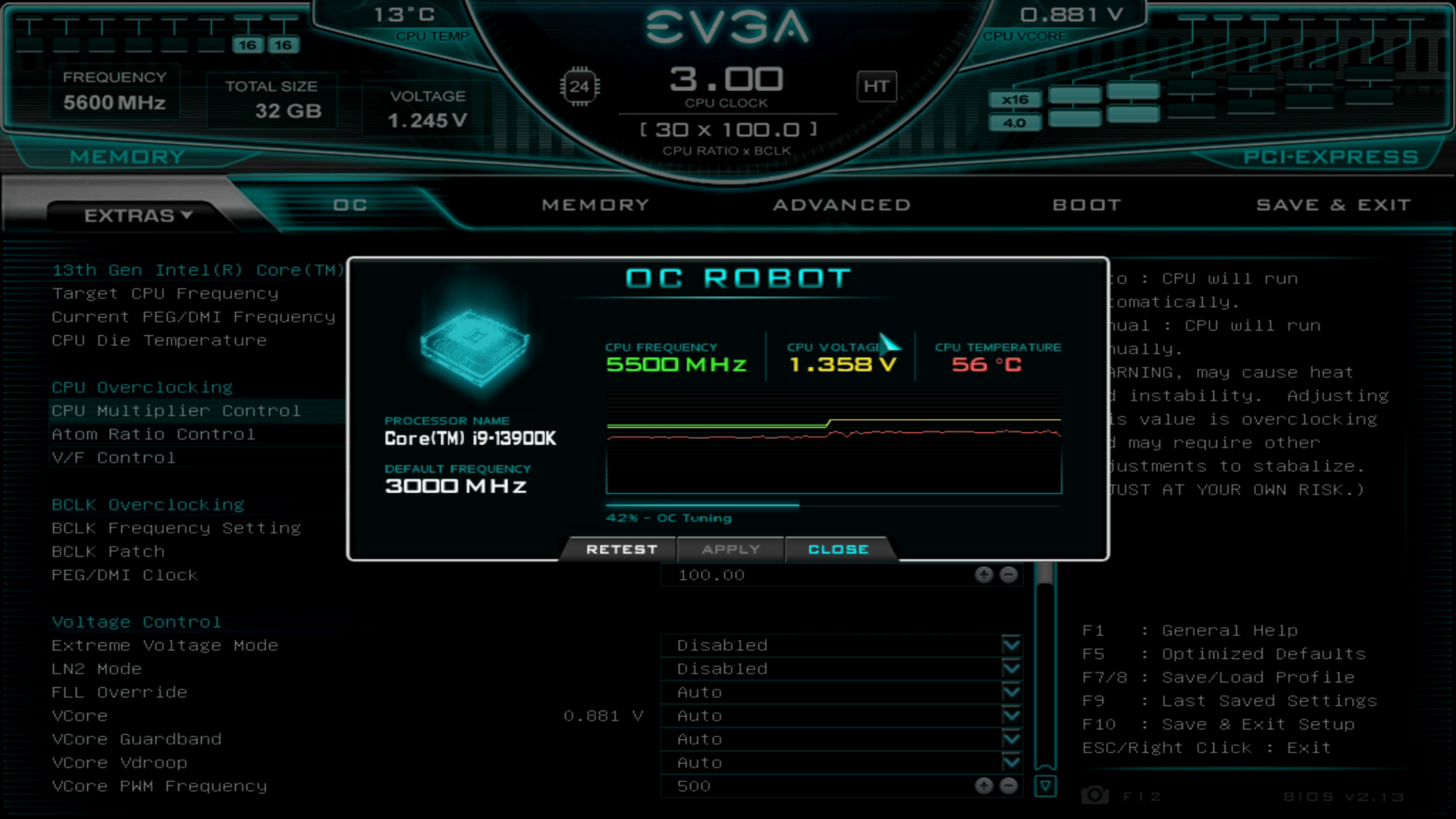Click the 16 memory slot capacity indicator
1456x819 pixels.
coord(246,44)
